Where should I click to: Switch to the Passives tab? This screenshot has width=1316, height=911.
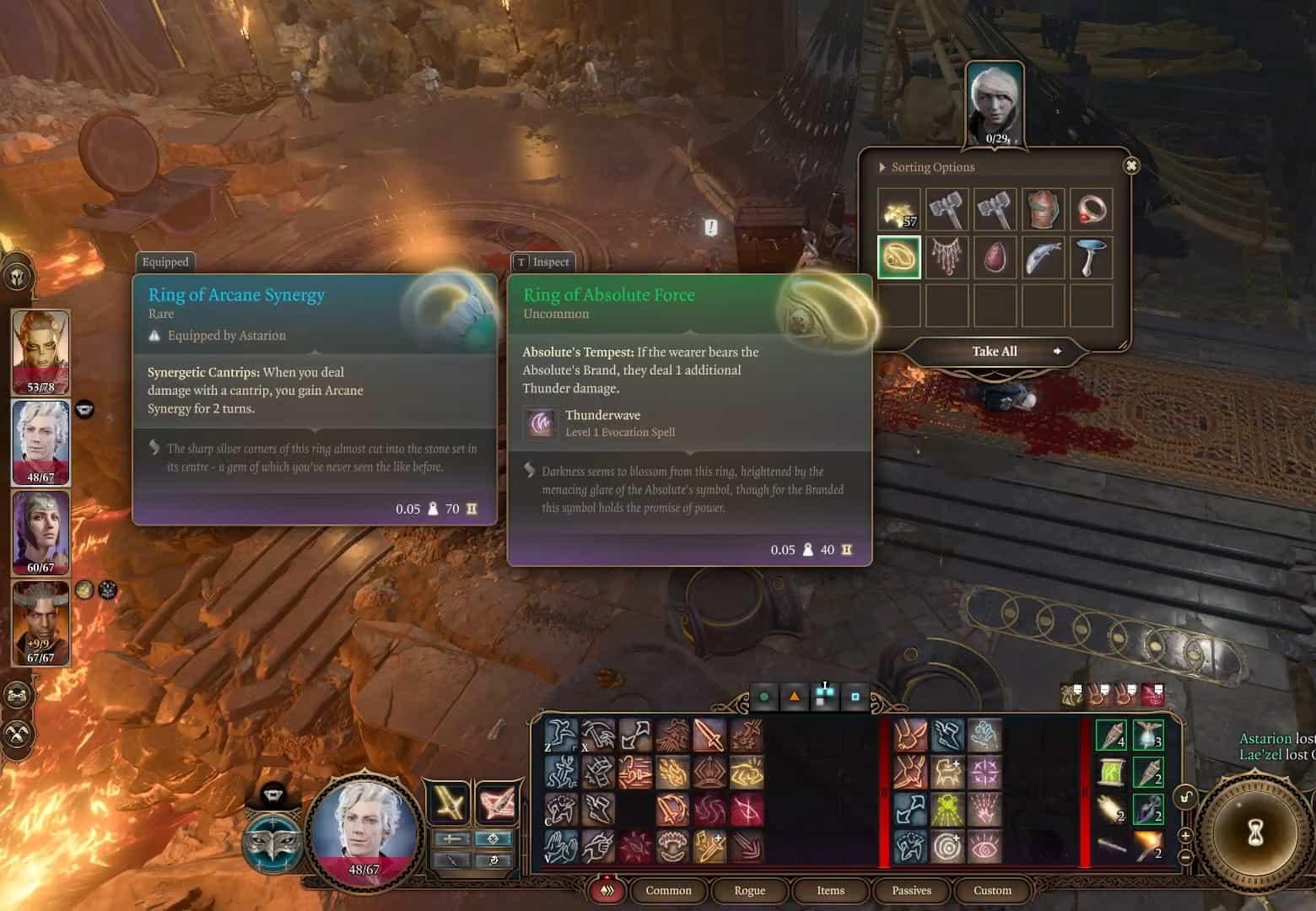911,890
